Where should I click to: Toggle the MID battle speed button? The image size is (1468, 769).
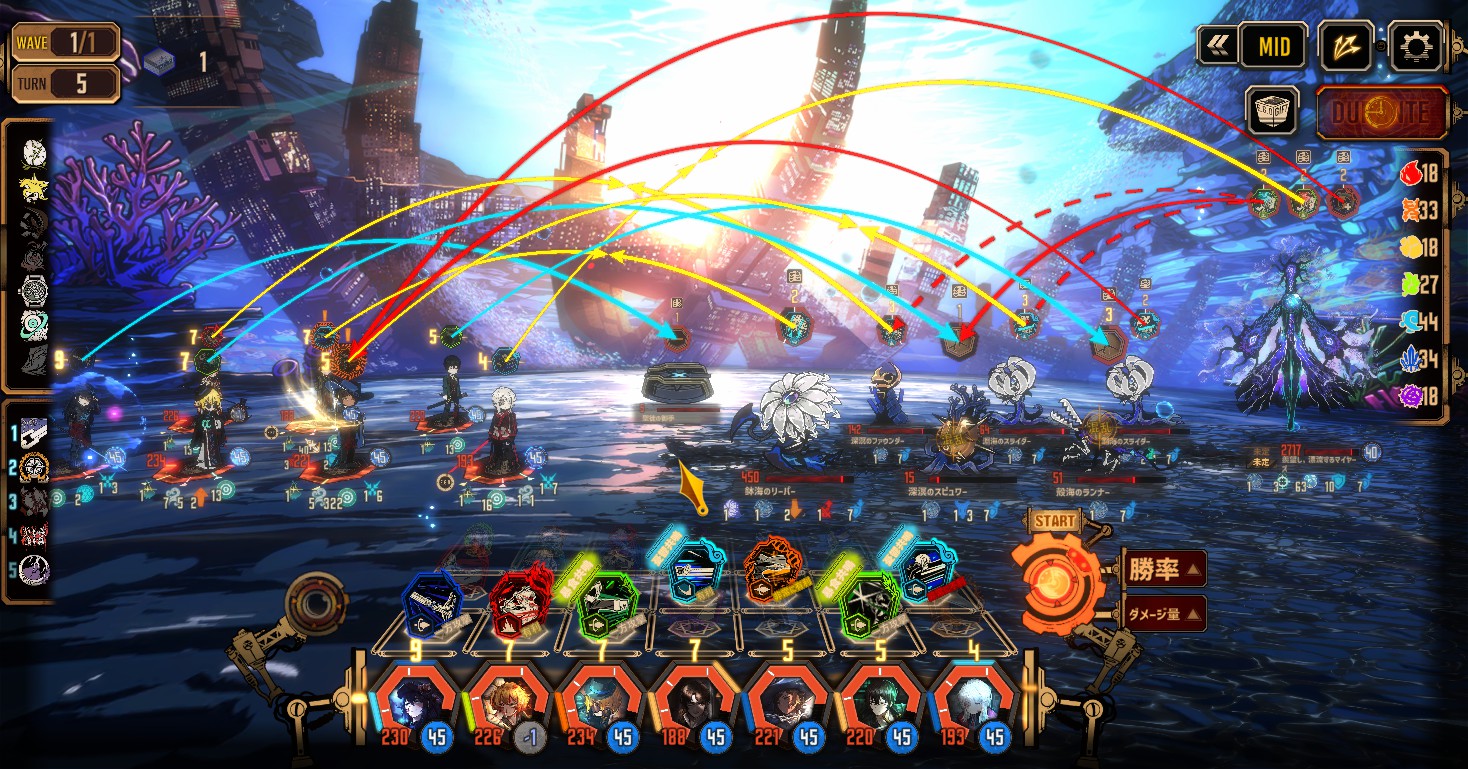click(x=1273, y=45)
